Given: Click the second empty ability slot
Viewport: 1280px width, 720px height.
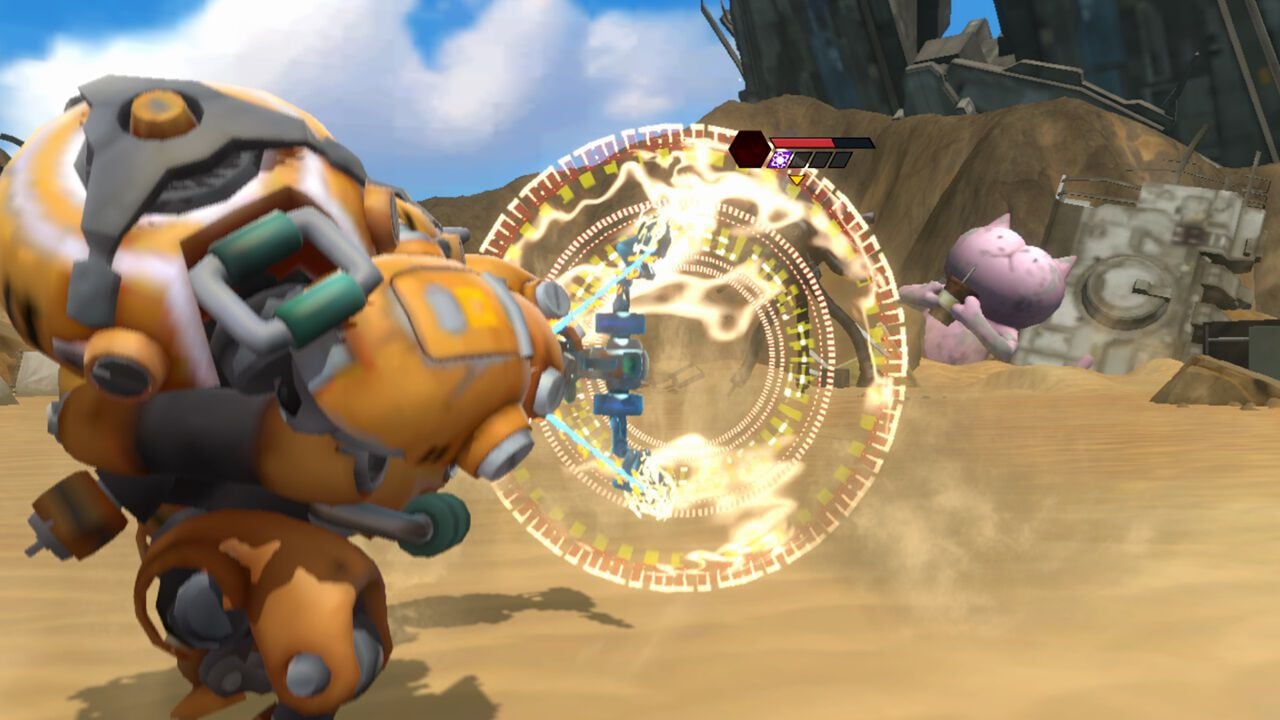Looking at the screenshot, I should (x=821, y=160).
